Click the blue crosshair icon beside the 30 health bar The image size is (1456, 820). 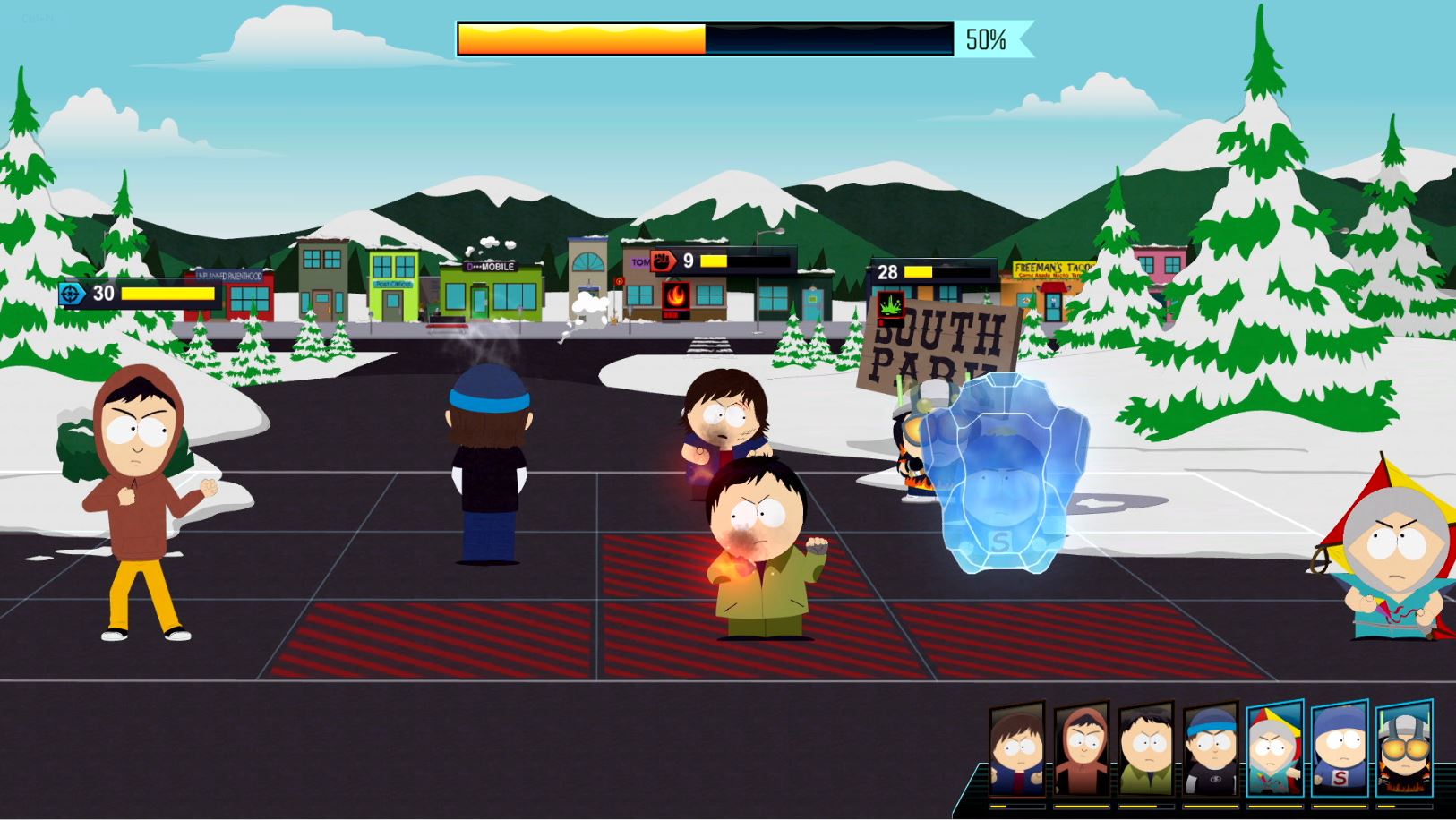point(68,293)
